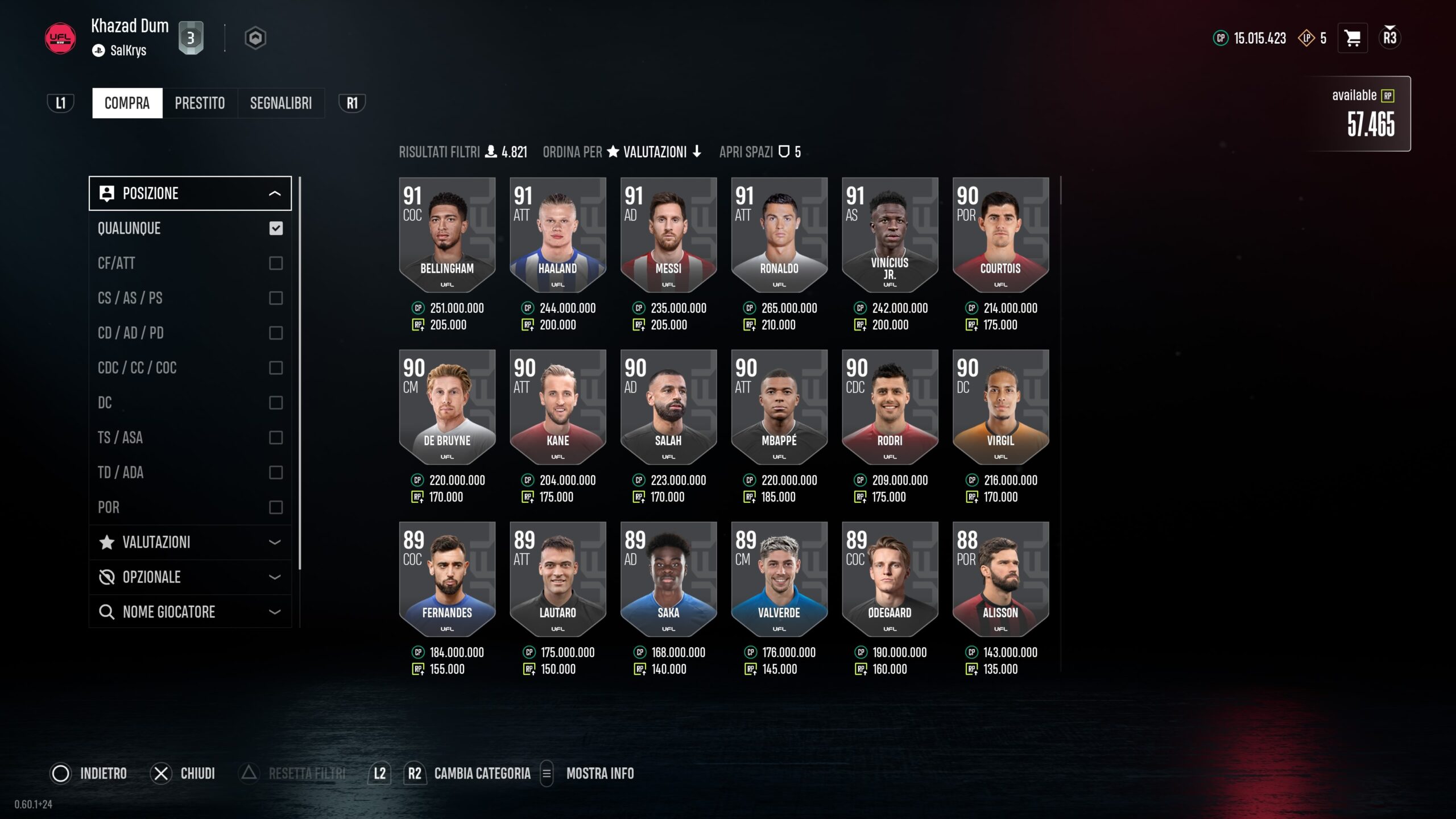This screenshot has height=819, width=1456.
Task: Expand the VALUTAZIONI filter section
Action: click(190, 543)
